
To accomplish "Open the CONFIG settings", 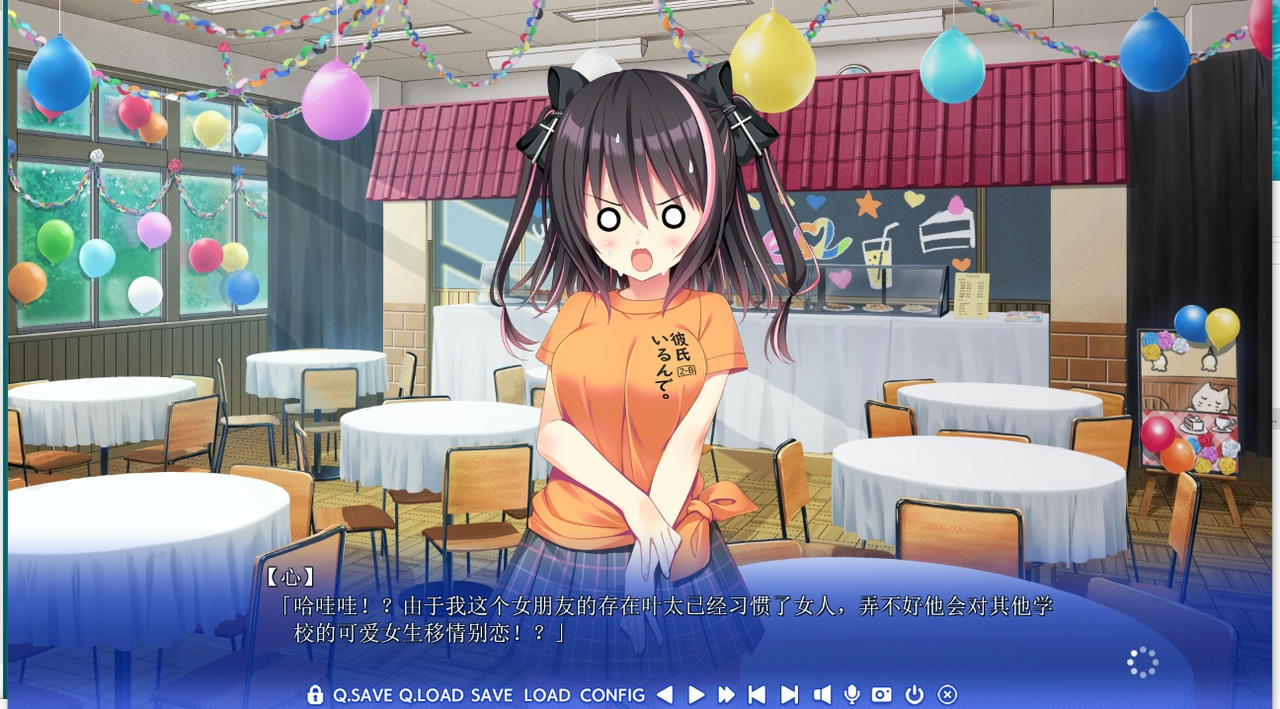I will [612, 695].
